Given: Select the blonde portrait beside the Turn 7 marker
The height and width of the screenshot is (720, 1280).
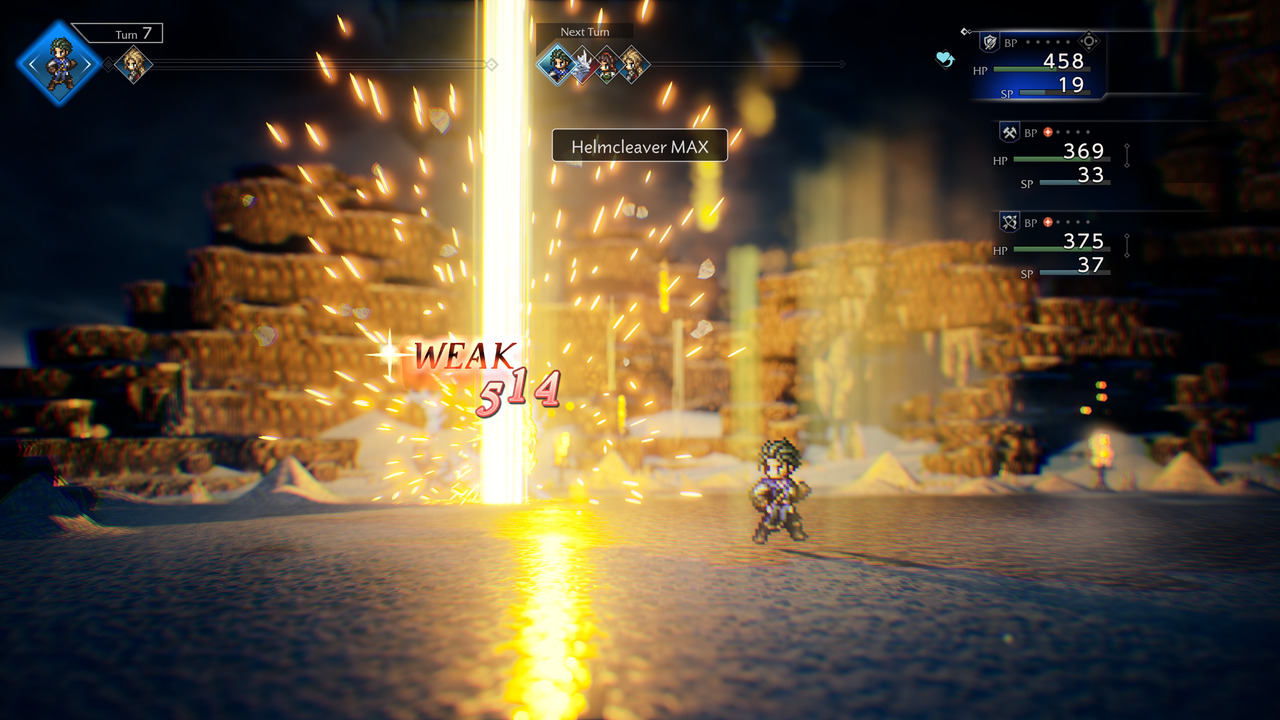Looking at the screenshot, I should tap(133, 65).
